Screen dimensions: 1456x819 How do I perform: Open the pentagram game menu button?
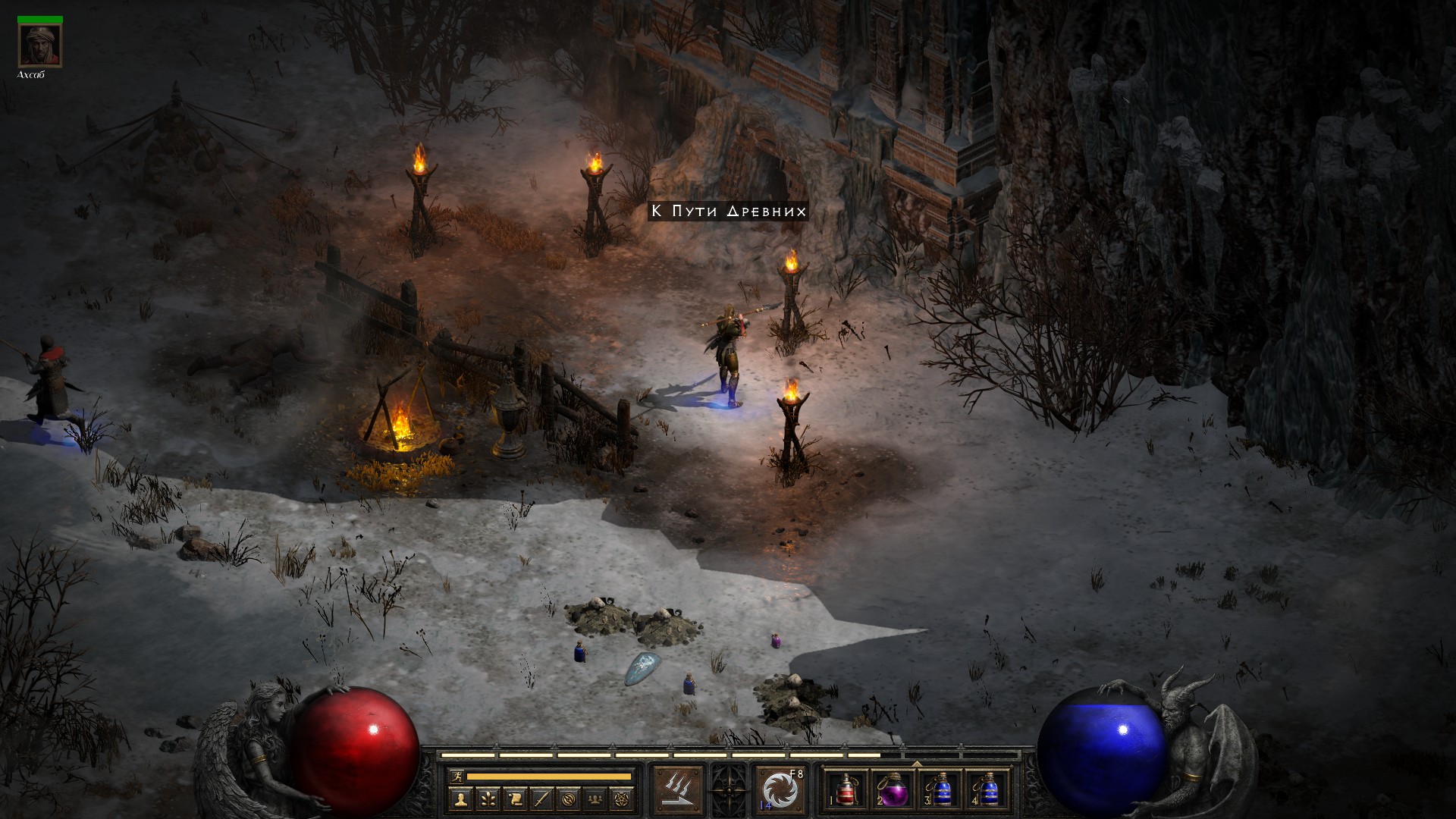(624, 799)
